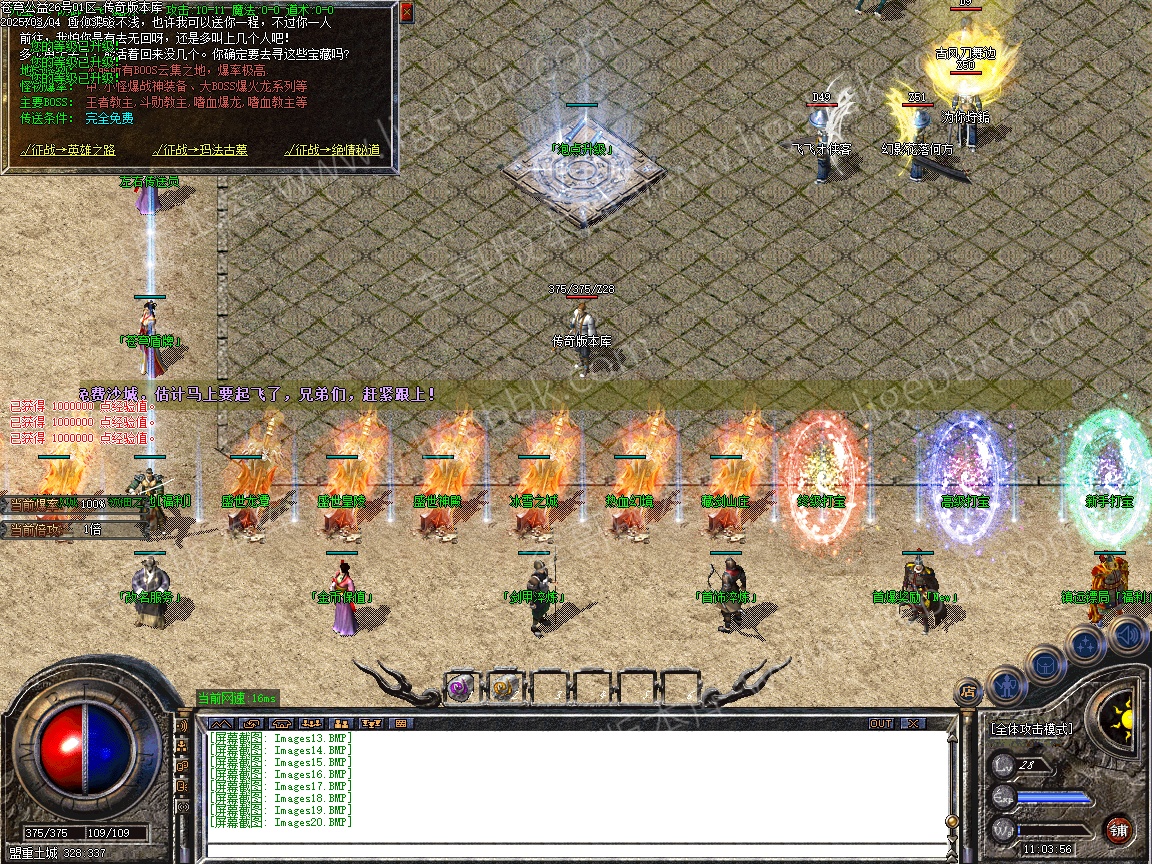Viewport: 1152px width, 864px height.
Task: Focus the chat text input field
Action: [x=575, y=851]
